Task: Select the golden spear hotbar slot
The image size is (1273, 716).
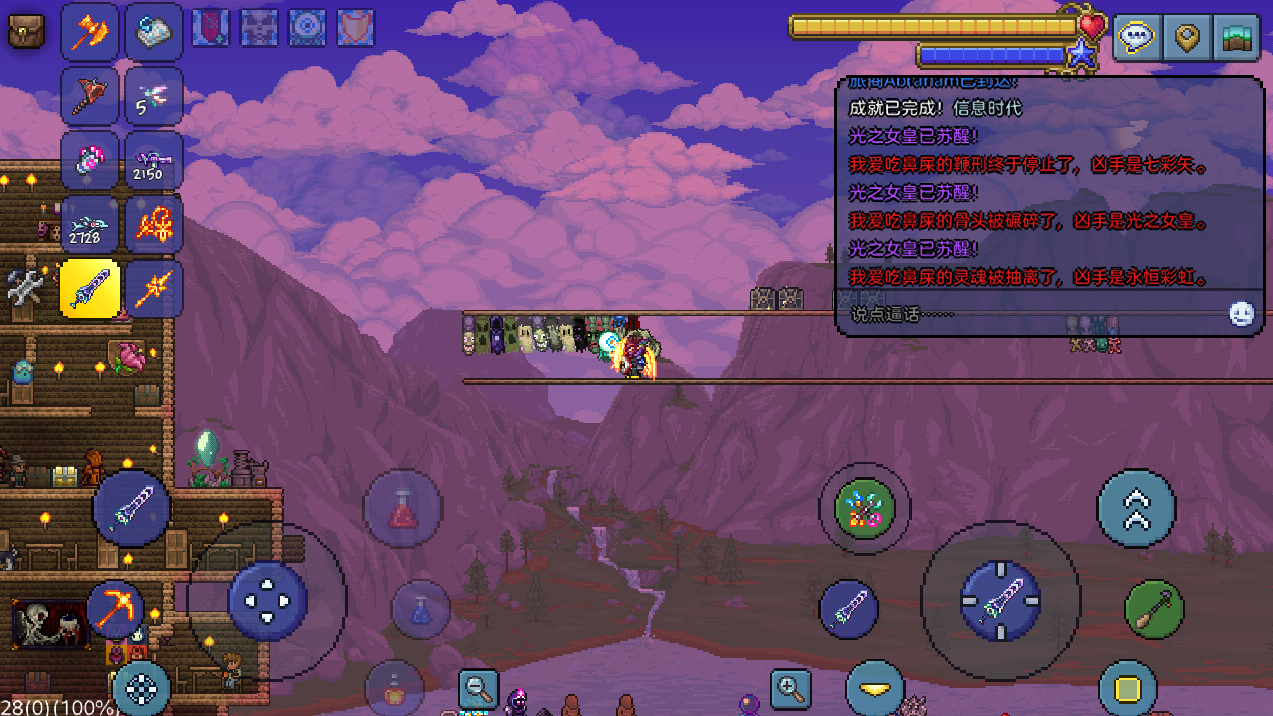Action: coord(154,289)
